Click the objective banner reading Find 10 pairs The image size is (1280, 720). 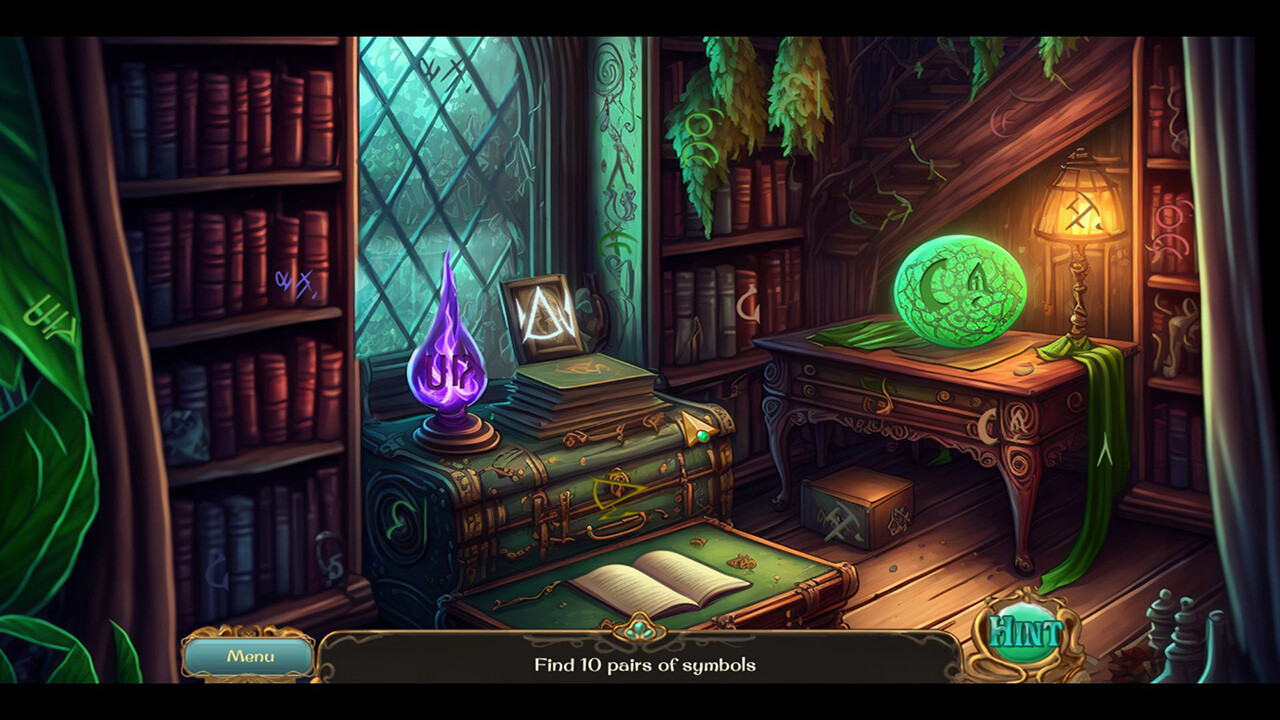(647, 662)
